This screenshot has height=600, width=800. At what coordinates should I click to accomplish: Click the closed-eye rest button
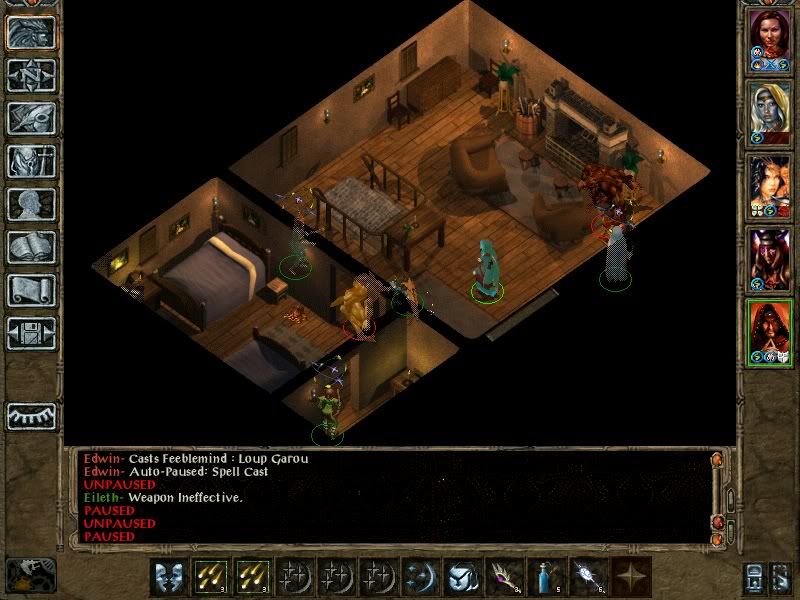30,415
